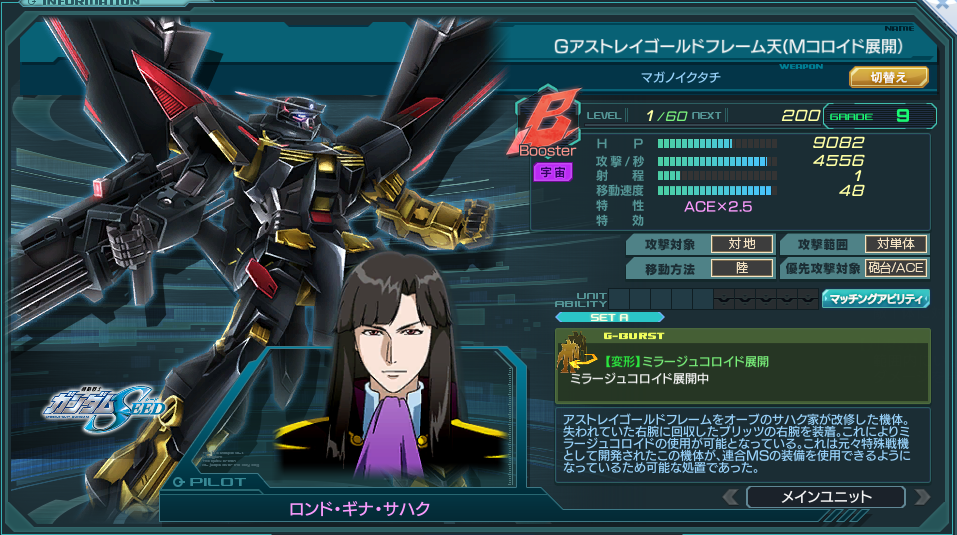Show the previous unit with the left arrow
This screenshot has height=535, width=957.
[x=731, y=497]
